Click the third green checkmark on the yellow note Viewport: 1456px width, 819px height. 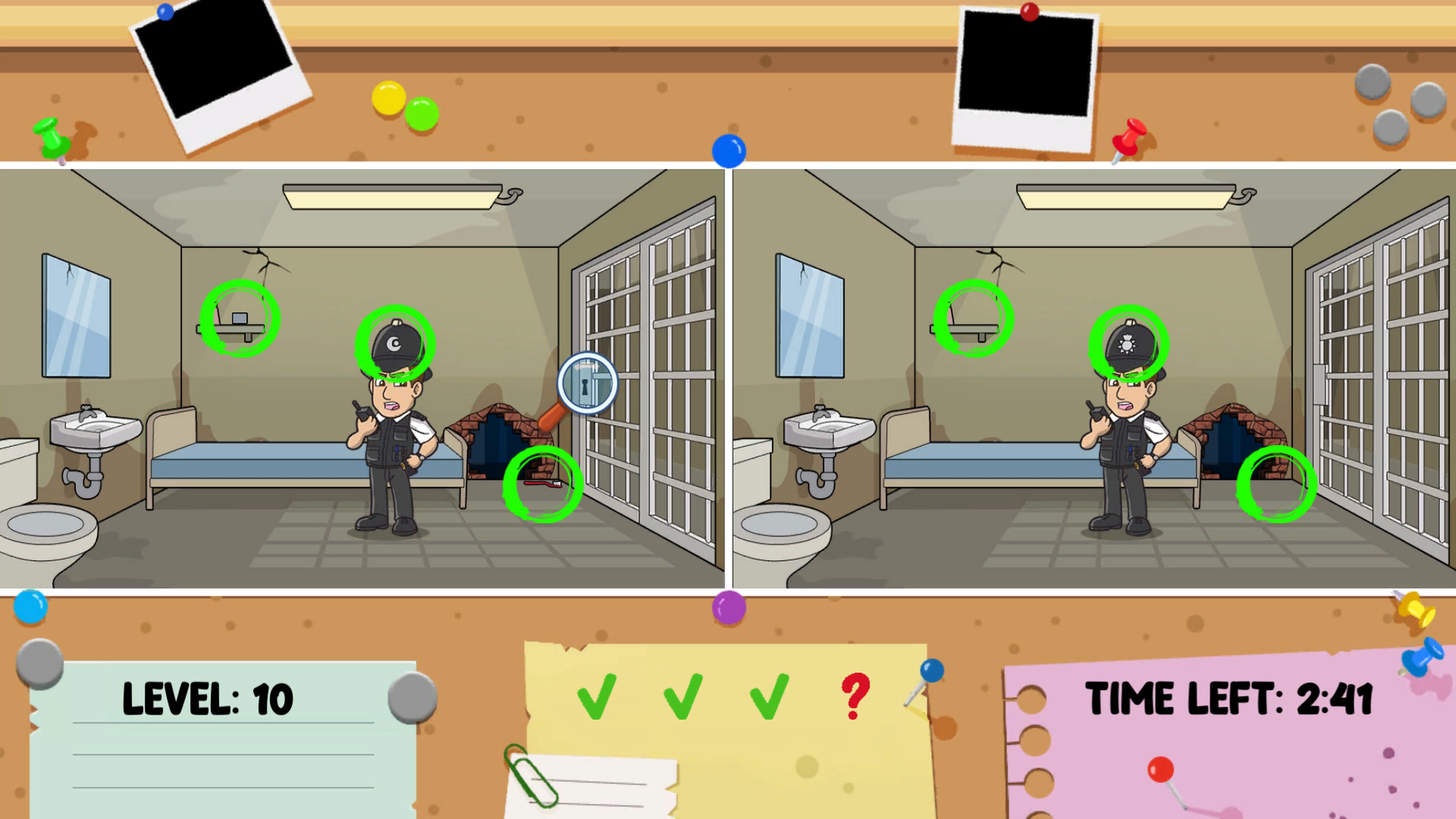tap(770, 698)
